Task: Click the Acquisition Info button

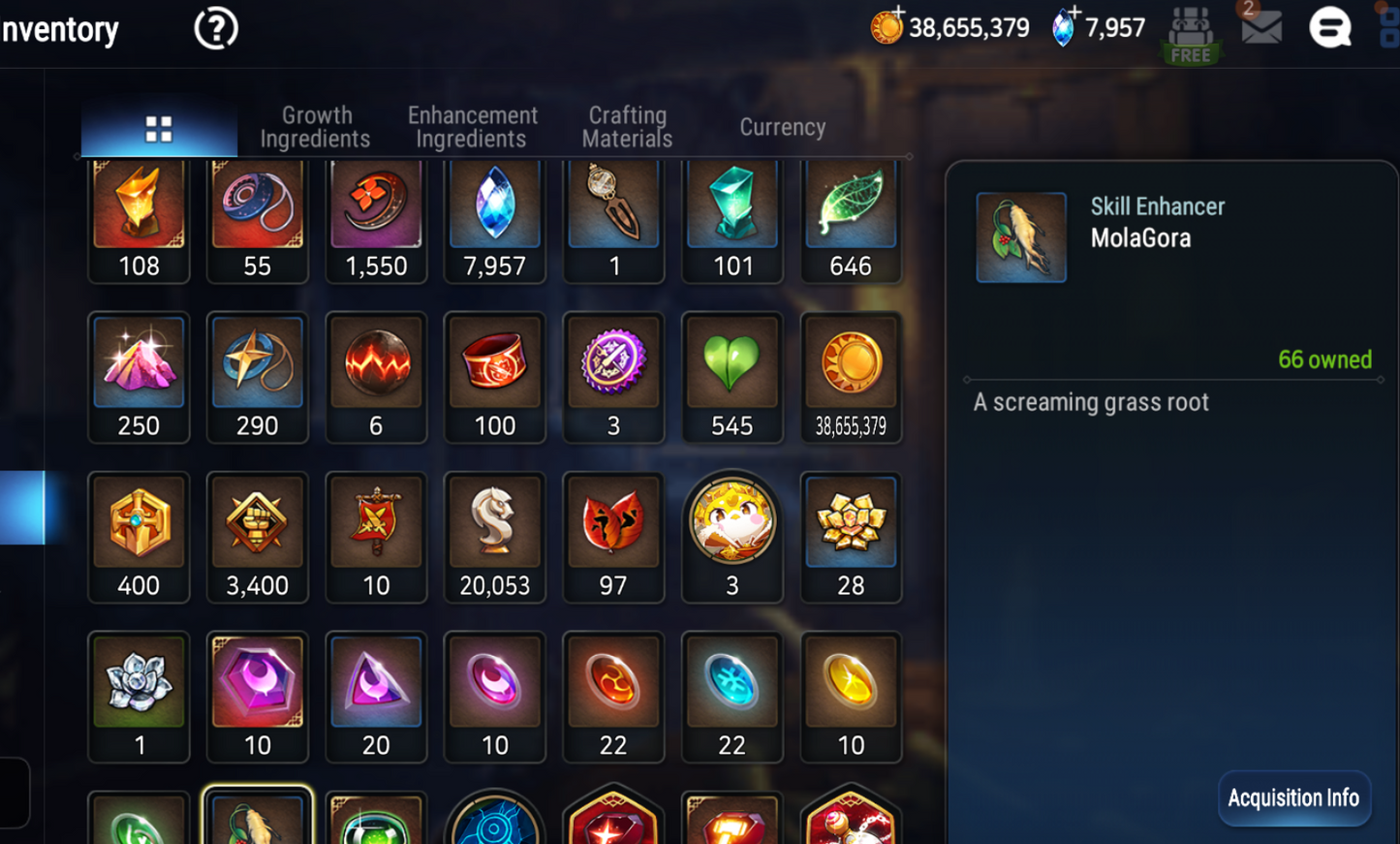Action: point(1294,797)
